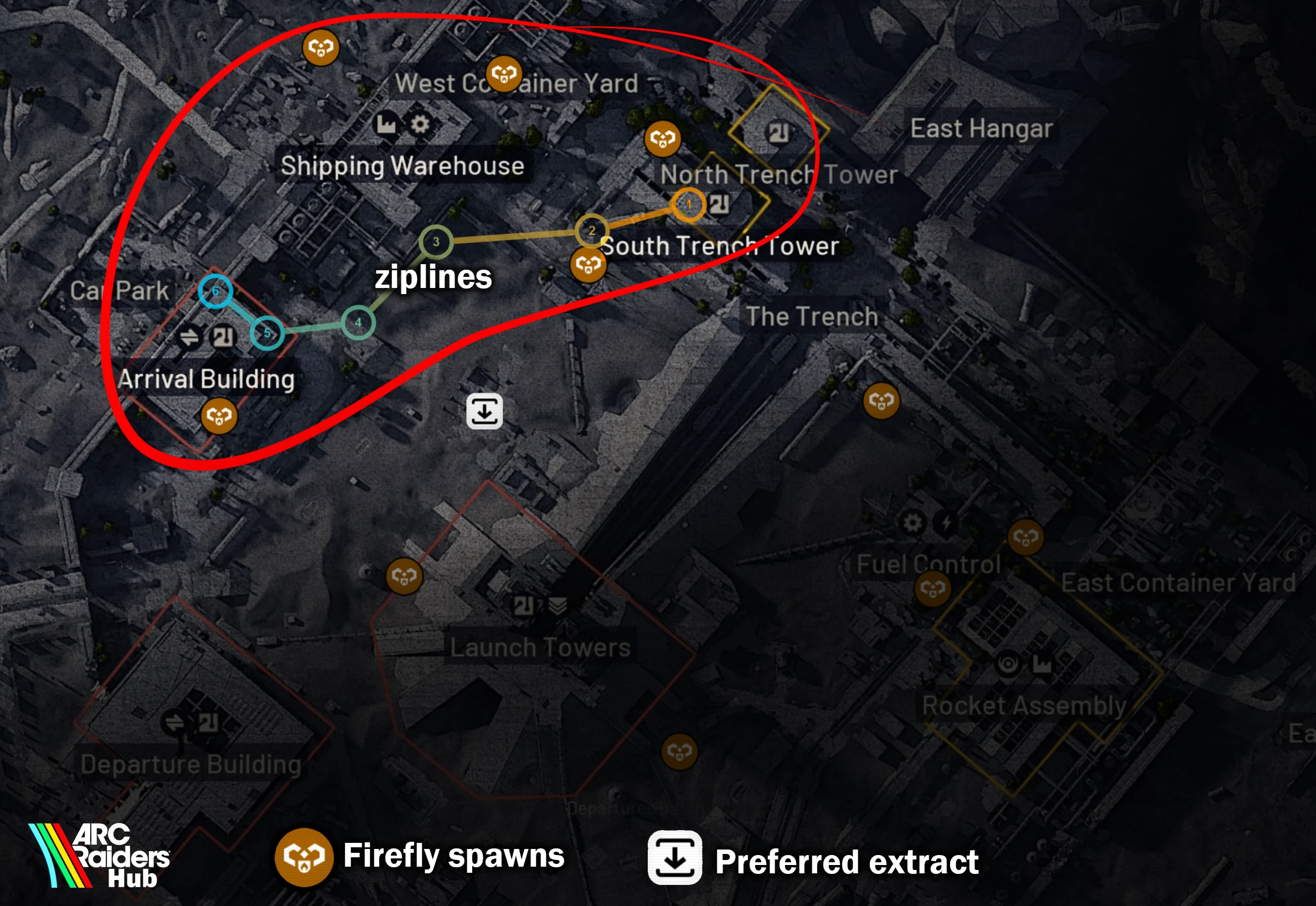This screenshot has height=906, width=1316.
Task: Click the swap-arrows icon at Arrival Building
Action: click(191, 336)
